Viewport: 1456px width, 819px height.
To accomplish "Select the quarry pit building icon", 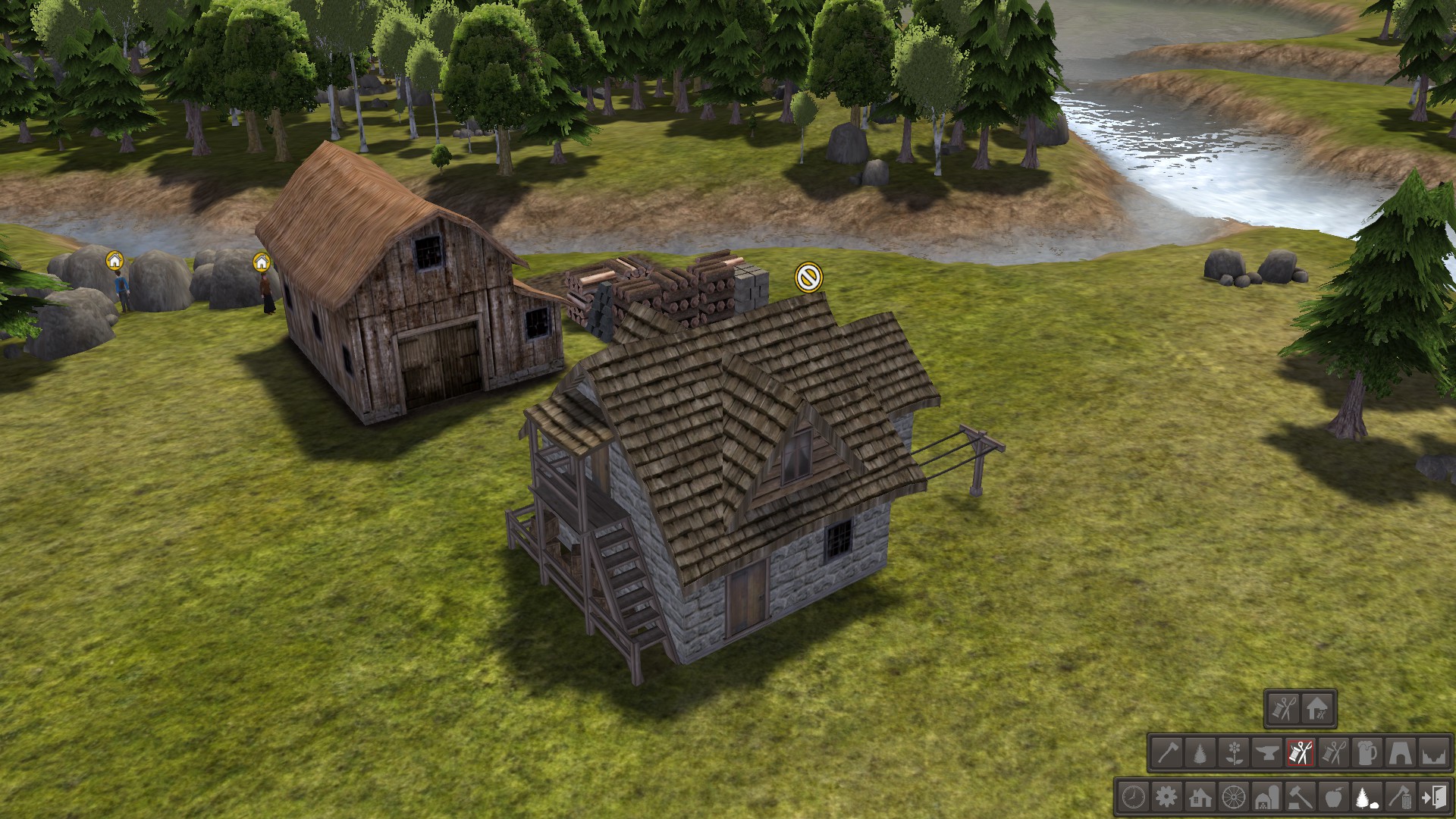I will (x=1434, y=754).
